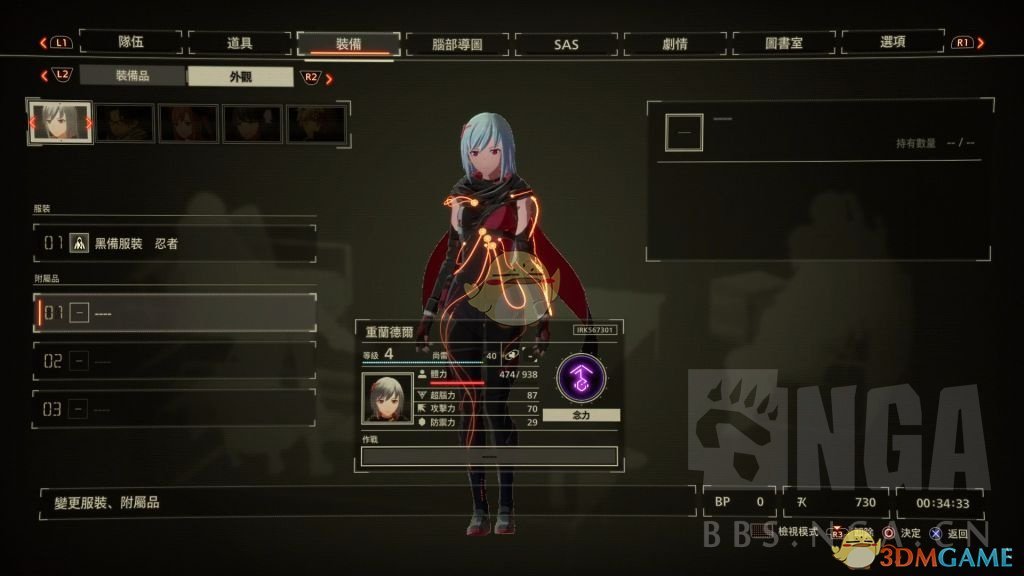The image size is (1024, 576).
Task: Go to the 圖書室 (Library) tab
Action: [784, 43]
